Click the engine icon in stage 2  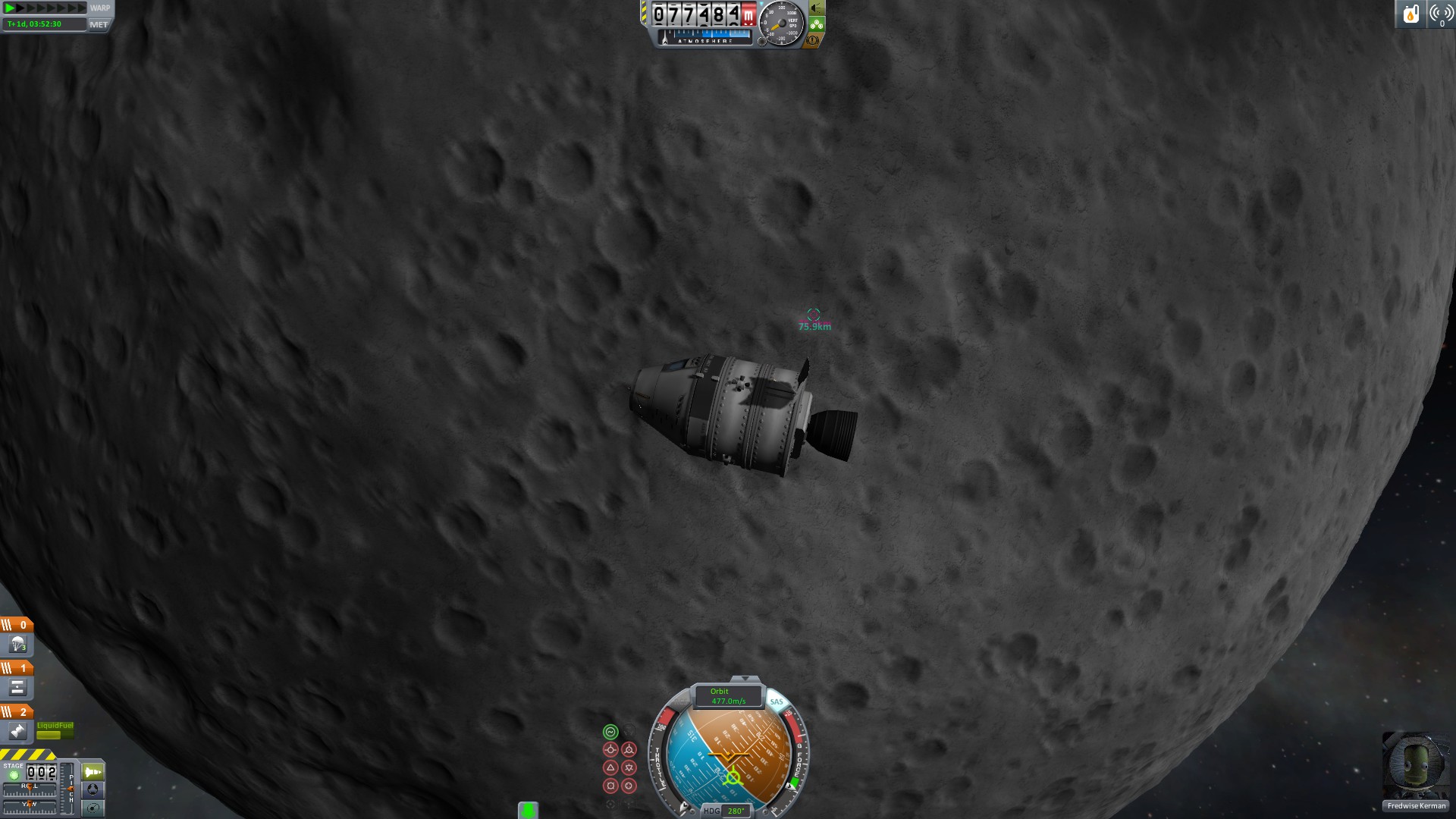pyautogui.click(x=18, y=731)
